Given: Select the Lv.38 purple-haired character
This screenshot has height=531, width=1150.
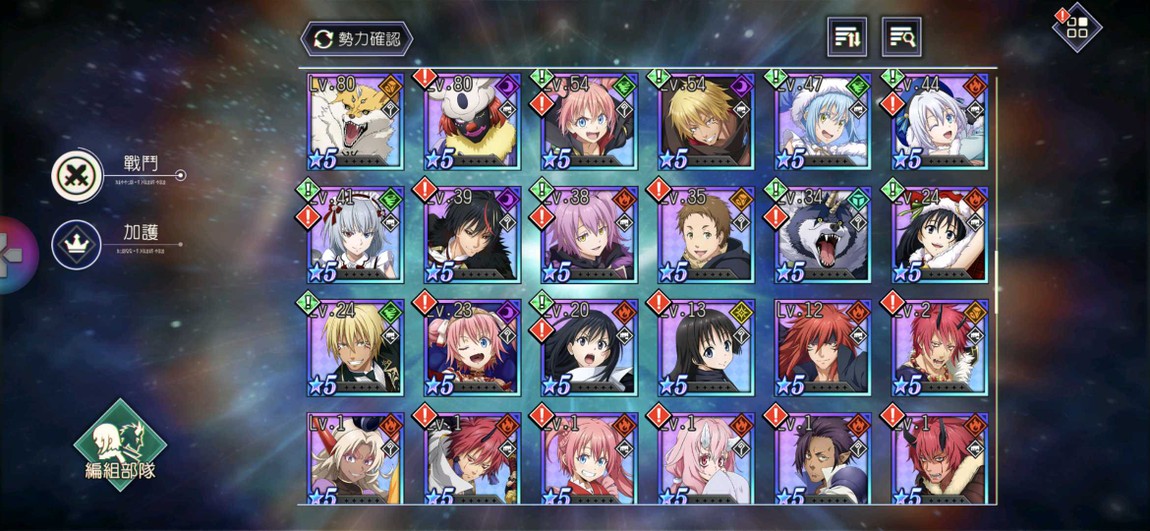Looking at the screenshot, I should (x=588, y=235).
